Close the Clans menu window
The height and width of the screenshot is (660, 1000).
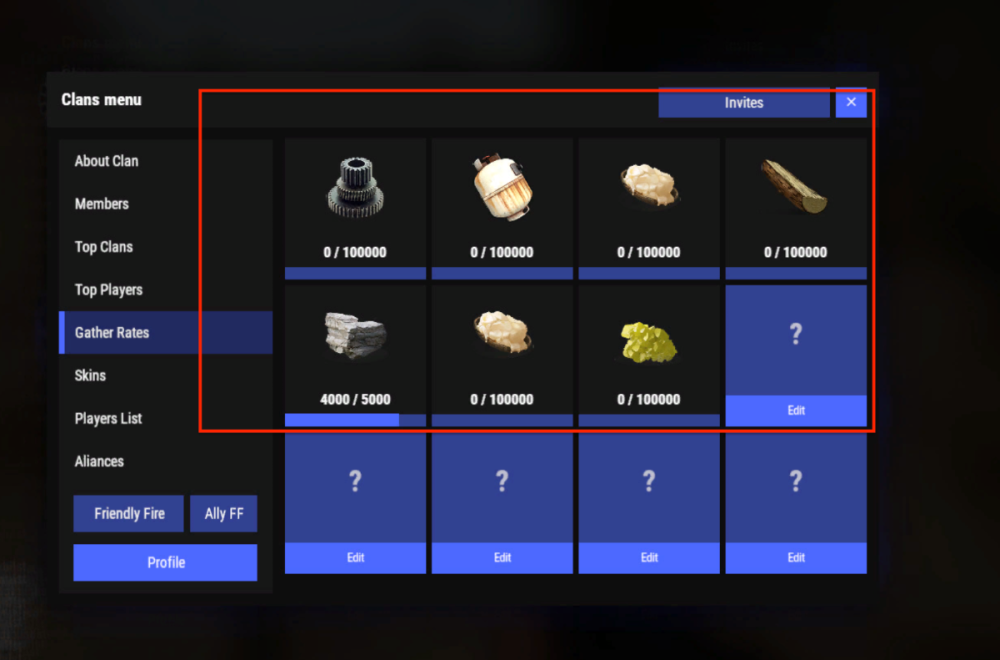pos(851,102)
